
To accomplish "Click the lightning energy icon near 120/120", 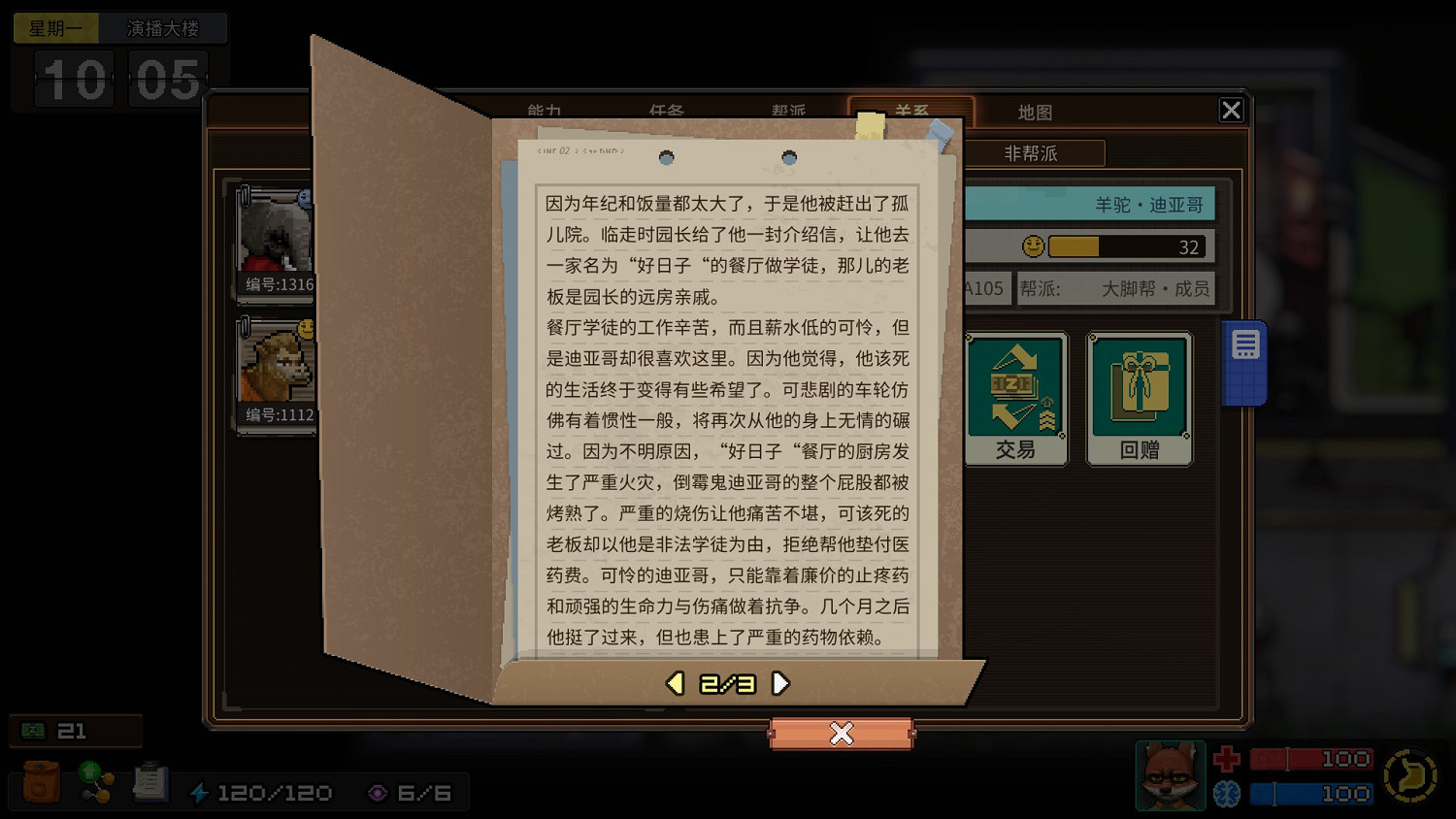I will pos(202,792).
